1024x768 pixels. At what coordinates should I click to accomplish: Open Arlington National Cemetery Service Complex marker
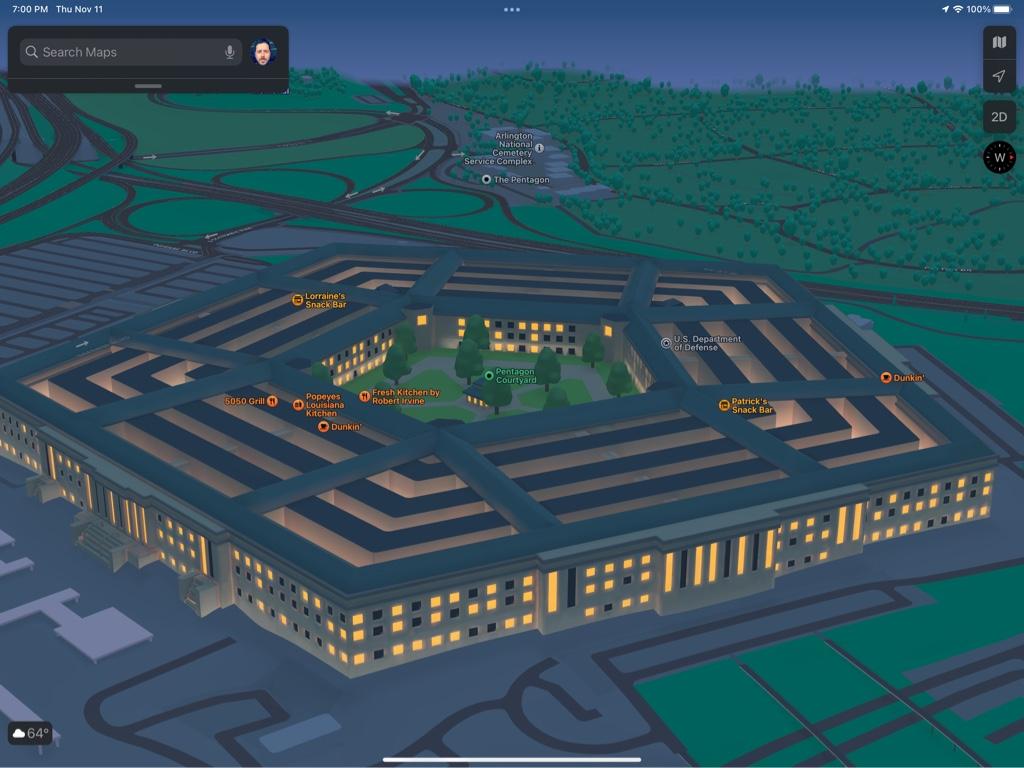539,148
